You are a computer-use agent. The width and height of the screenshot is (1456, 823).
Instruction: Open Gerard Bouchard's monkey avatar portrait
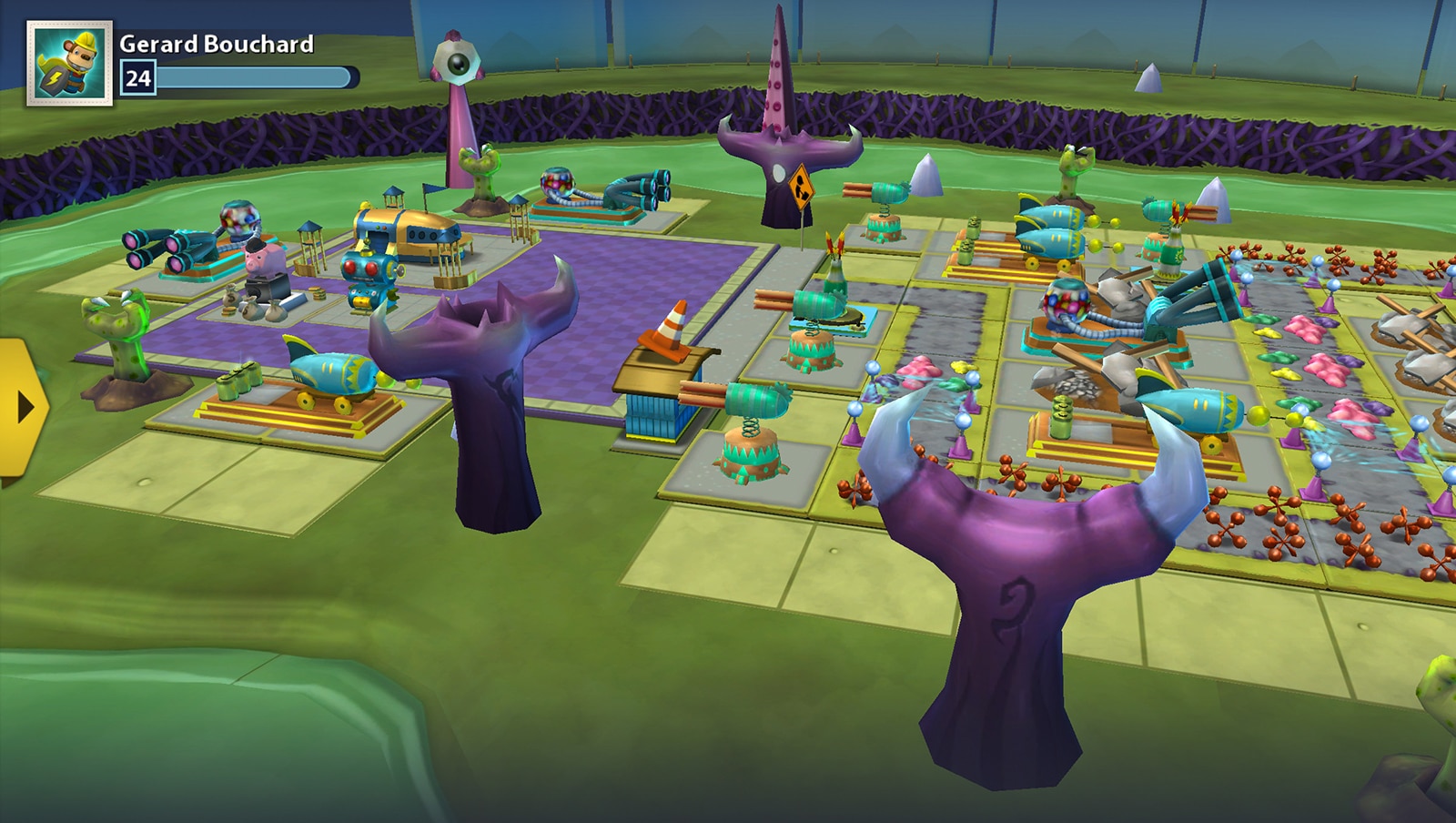[x=69, y=63]
